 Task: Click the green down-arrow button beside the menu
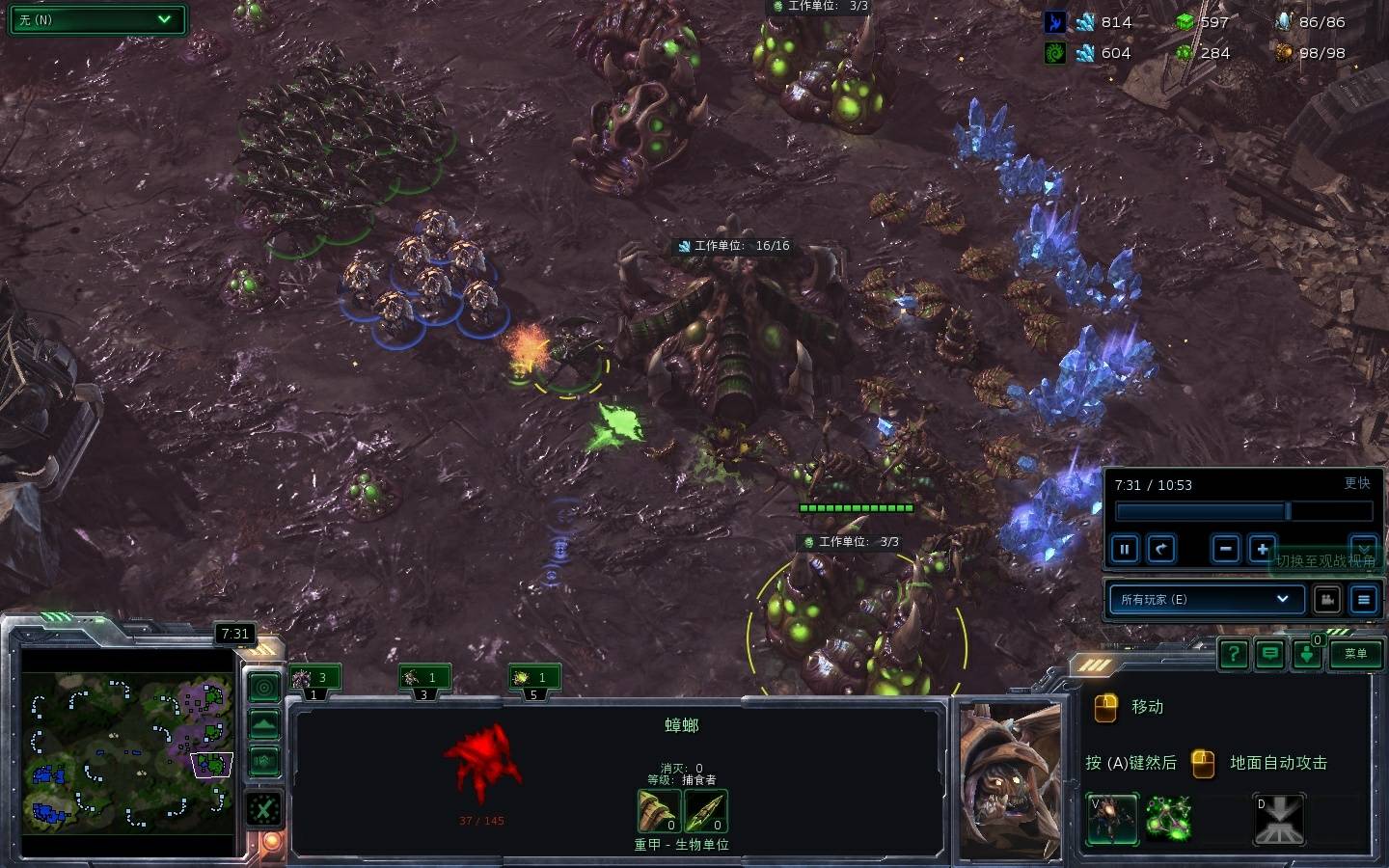click(1307, 655)
